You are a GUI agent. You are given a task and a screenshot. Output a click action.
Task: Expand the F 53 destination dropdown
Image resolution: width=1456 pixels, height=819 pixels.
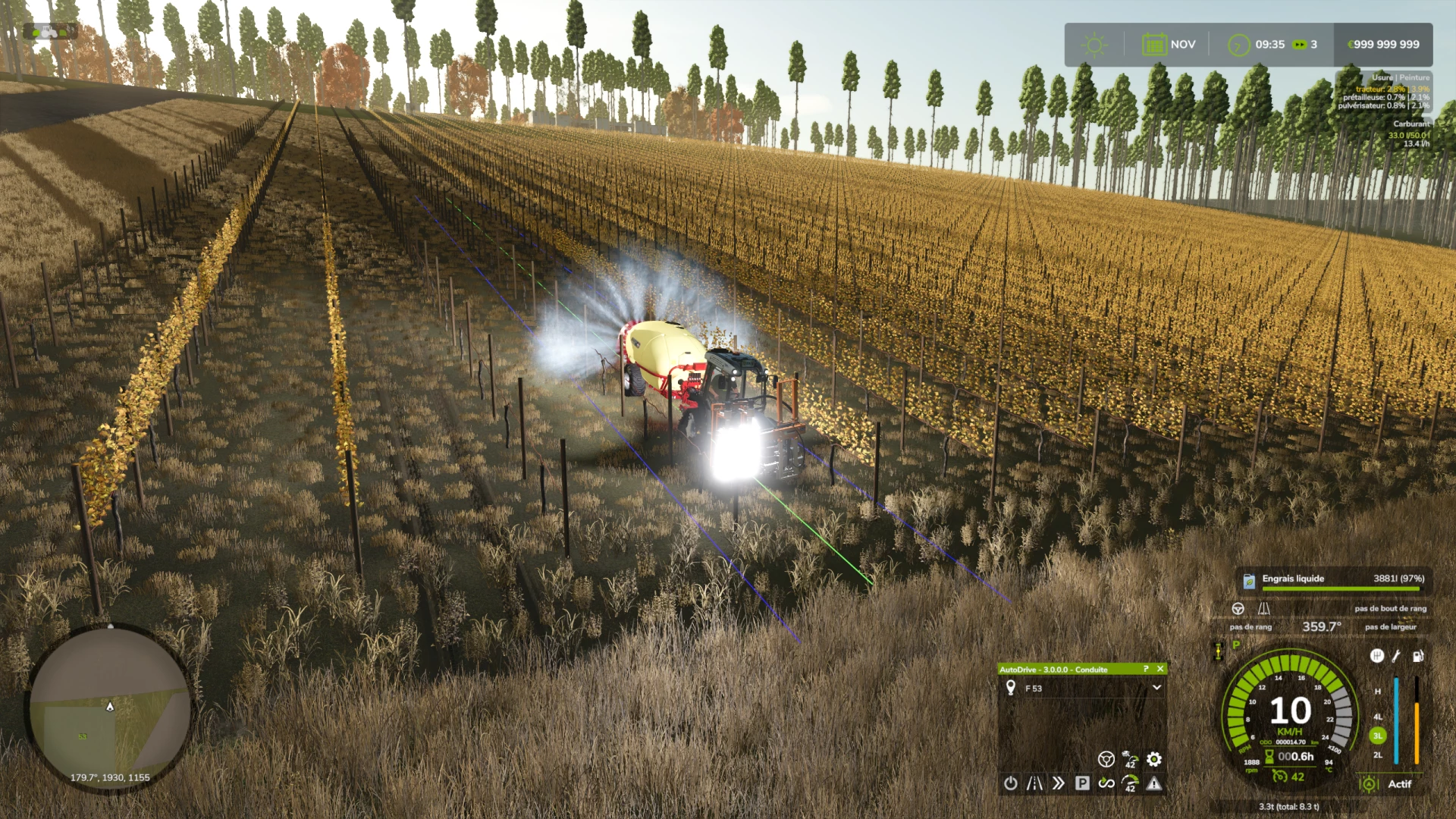tap(1156, 688)
